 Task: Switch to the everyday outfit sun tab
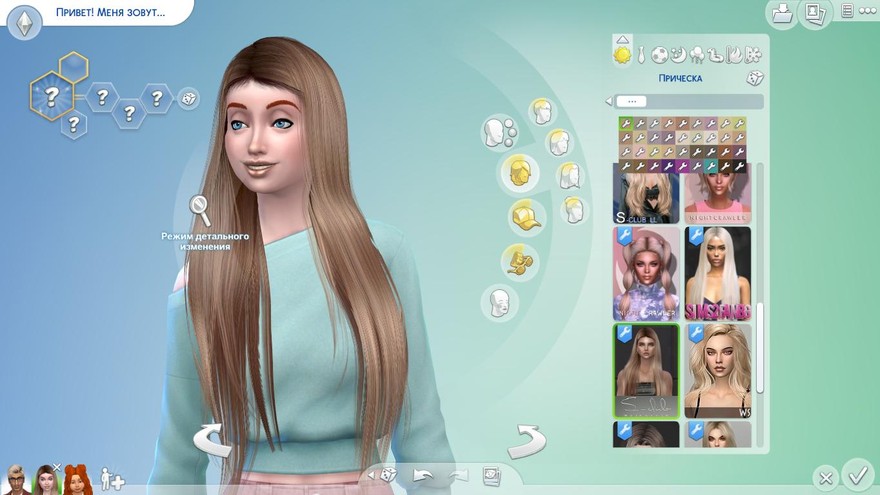[623, 54]
